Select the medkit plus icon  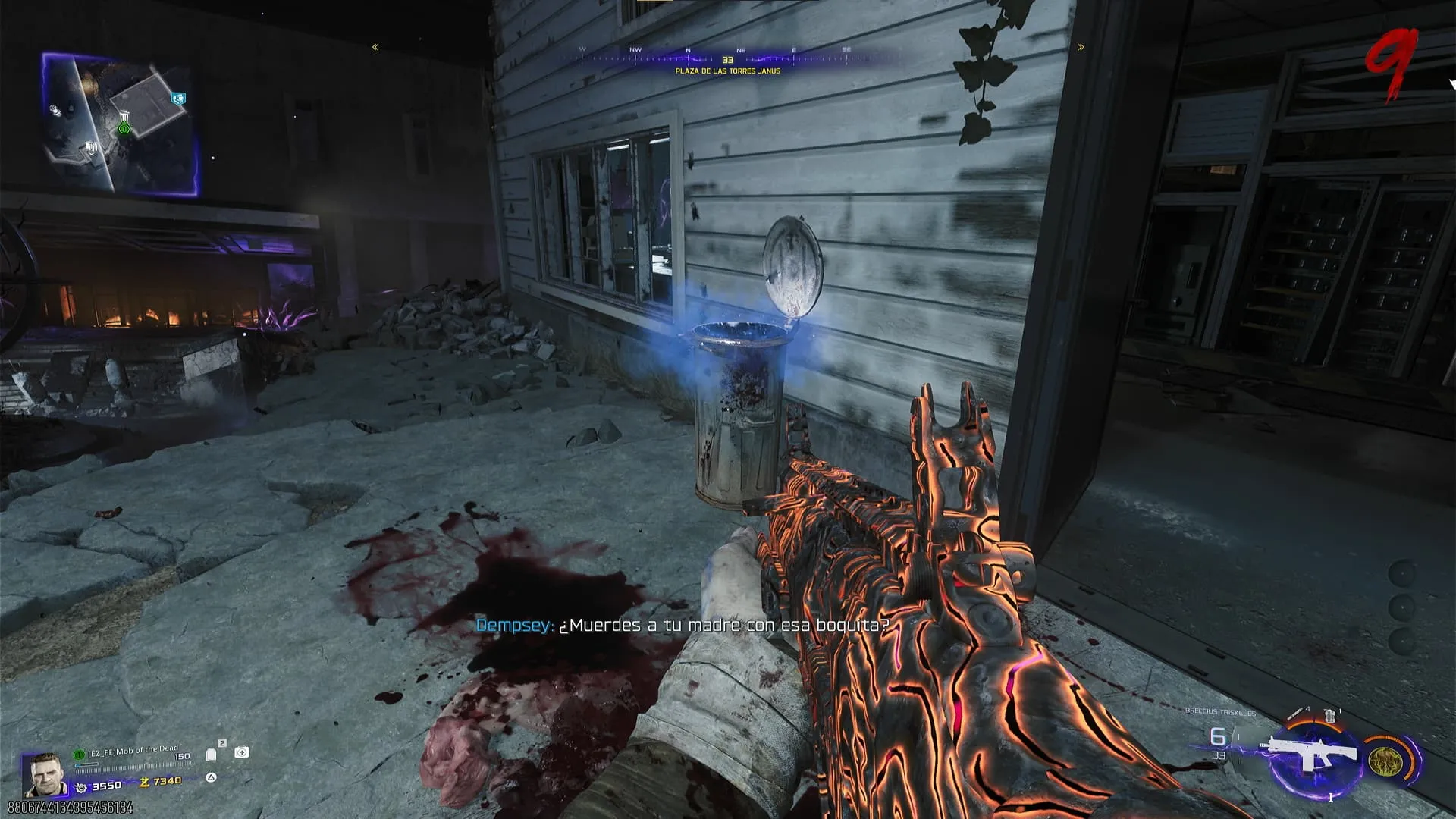click(242, 752)
